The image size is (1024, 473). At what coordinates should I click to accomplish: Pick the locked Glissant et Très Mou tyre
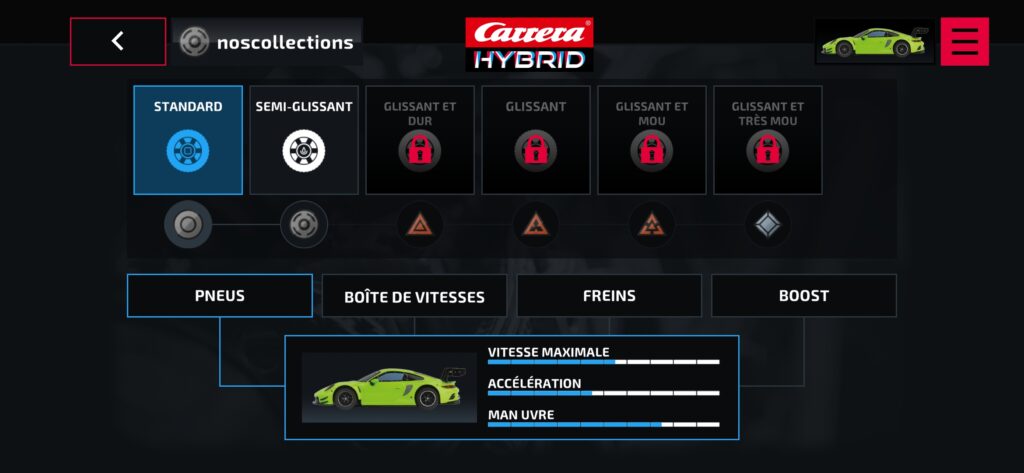768,140
